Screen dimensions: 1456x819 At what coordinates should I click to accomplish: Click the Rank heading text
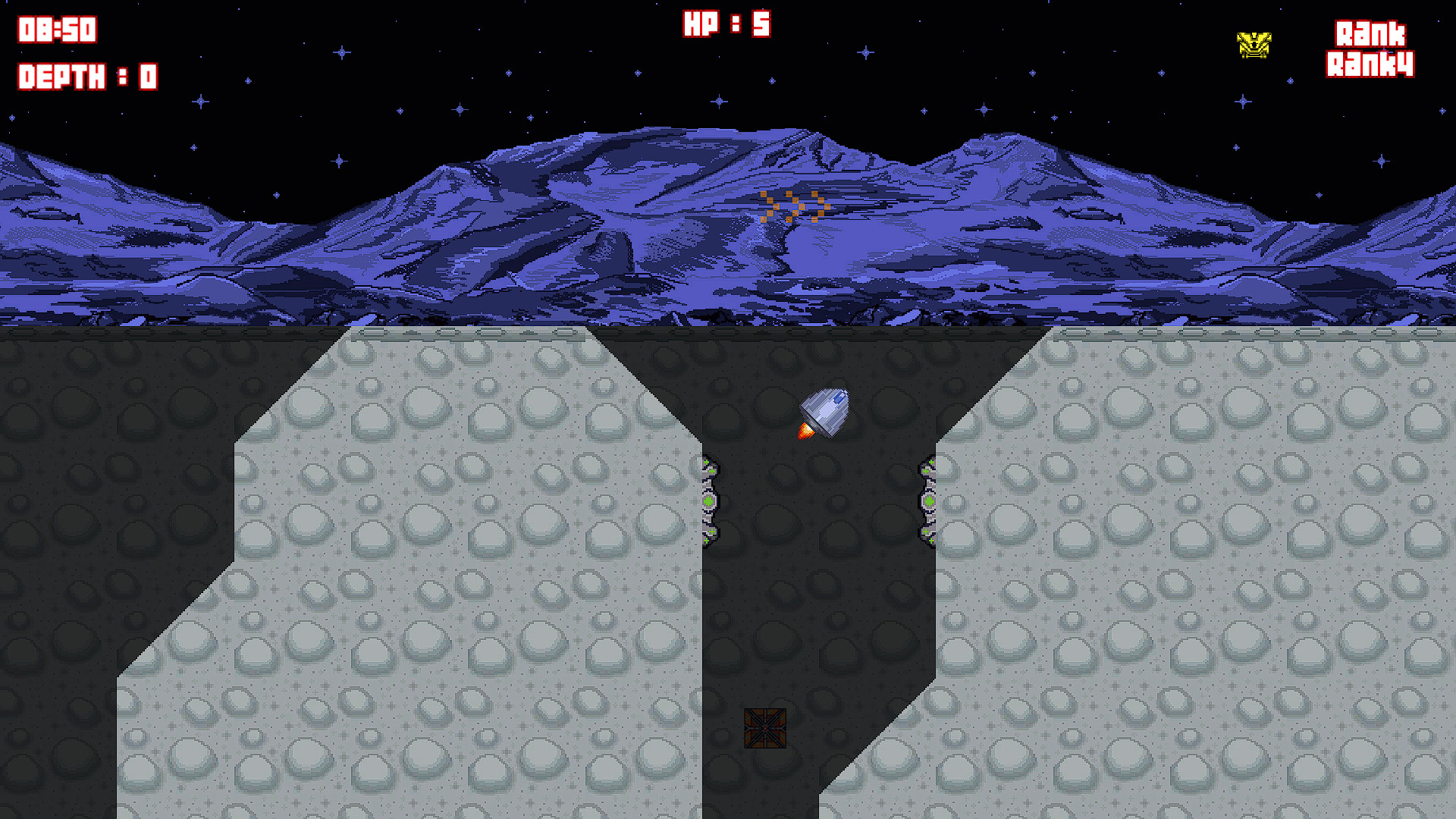(1370, 34)
